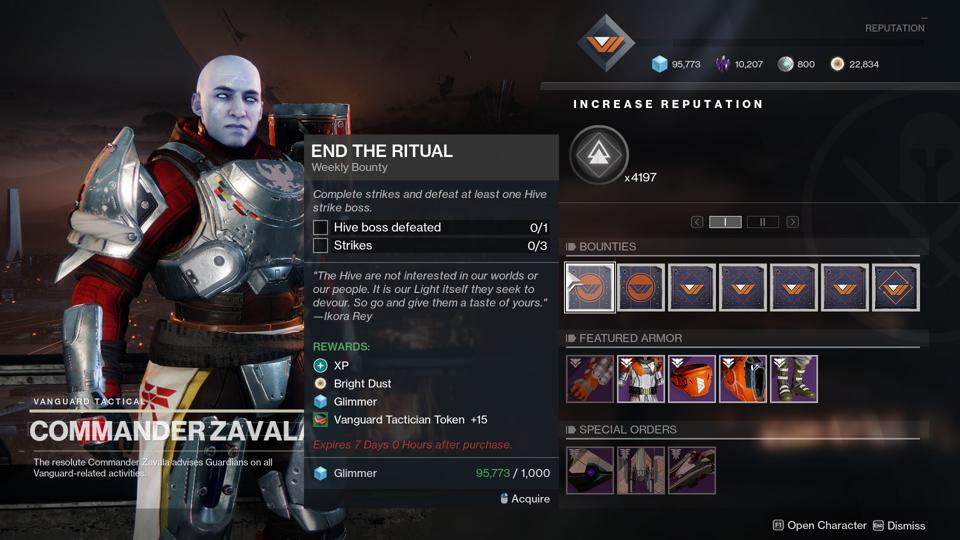Pick the featured armored boots
Image resolution: width=960 pixels, height=540 pixels.
click(x=793, y=379)
